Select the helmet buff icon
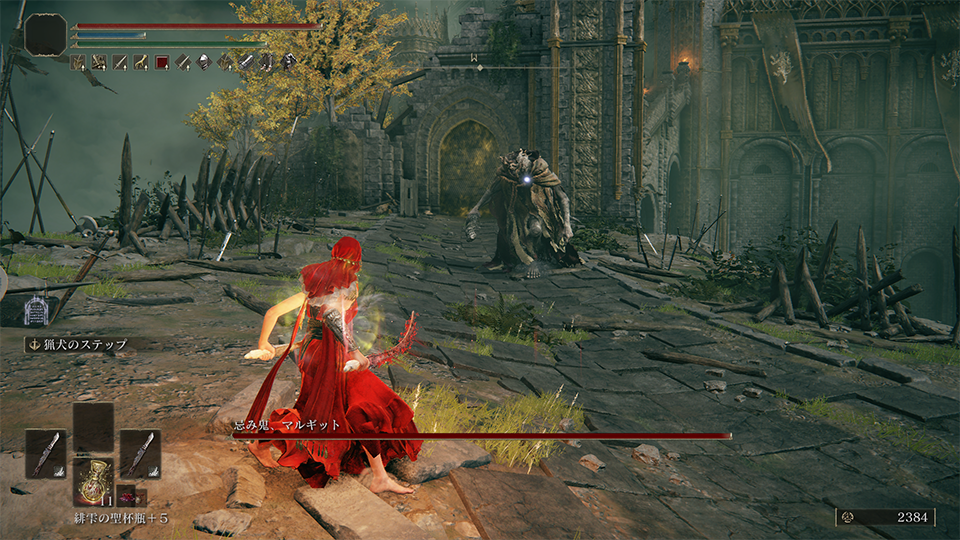 coord(204,62)
